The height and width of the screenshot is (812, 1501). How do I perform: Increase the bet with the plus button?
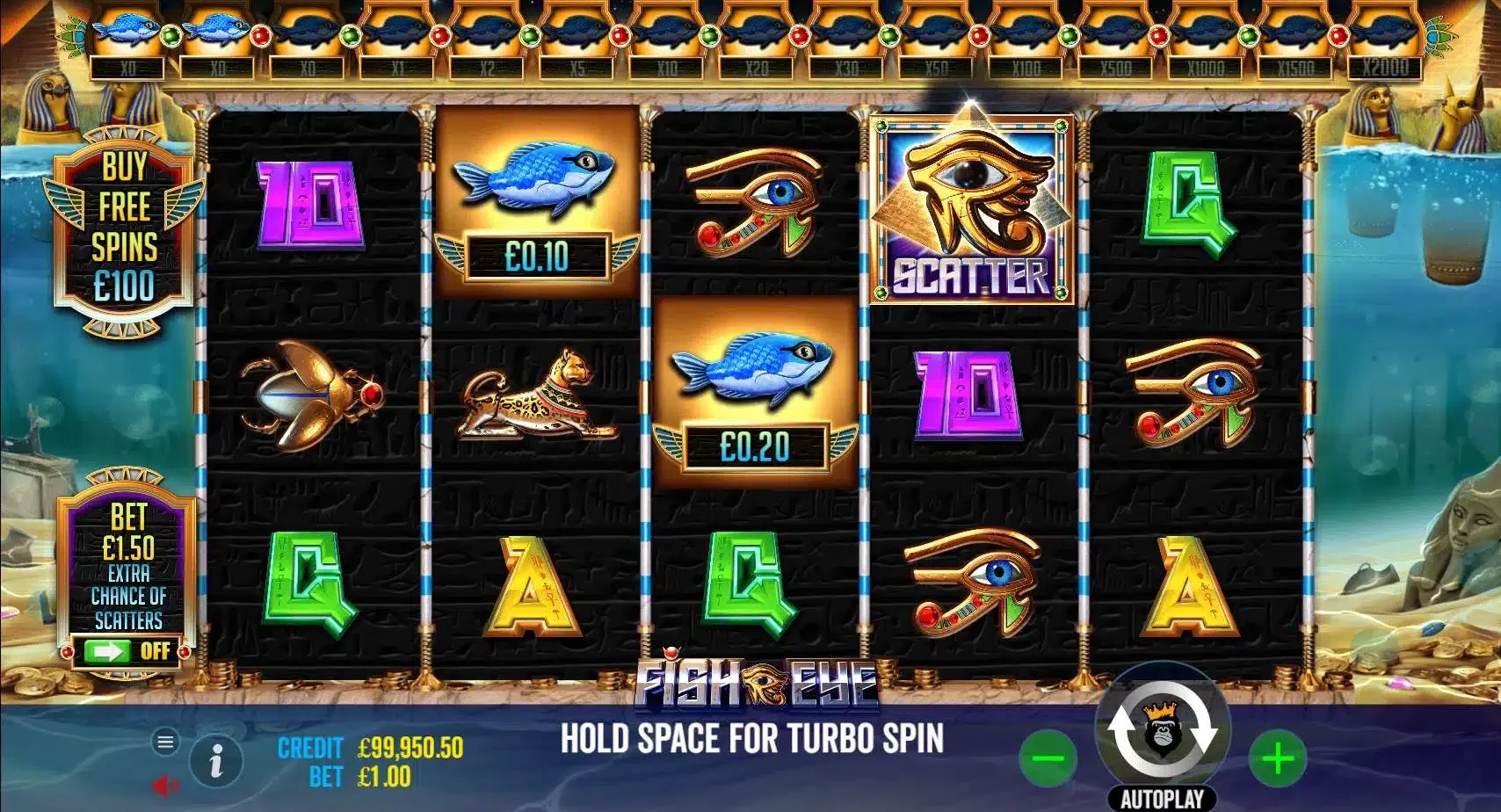tap(1278, 758)
